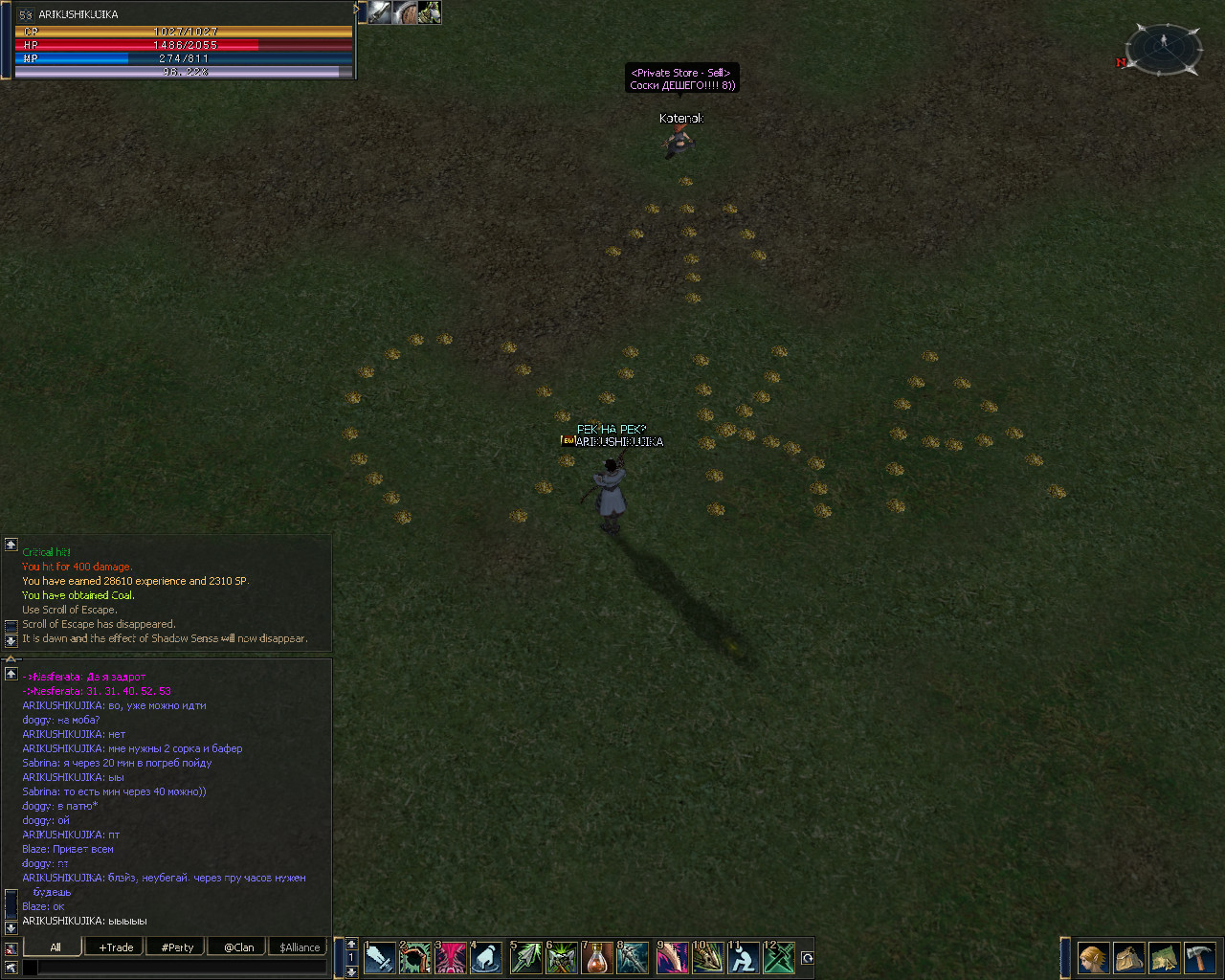The width and height of the screenshot is (1225, 980).
Task: Use the potion flask in slot 7
Action: [597, 958]
